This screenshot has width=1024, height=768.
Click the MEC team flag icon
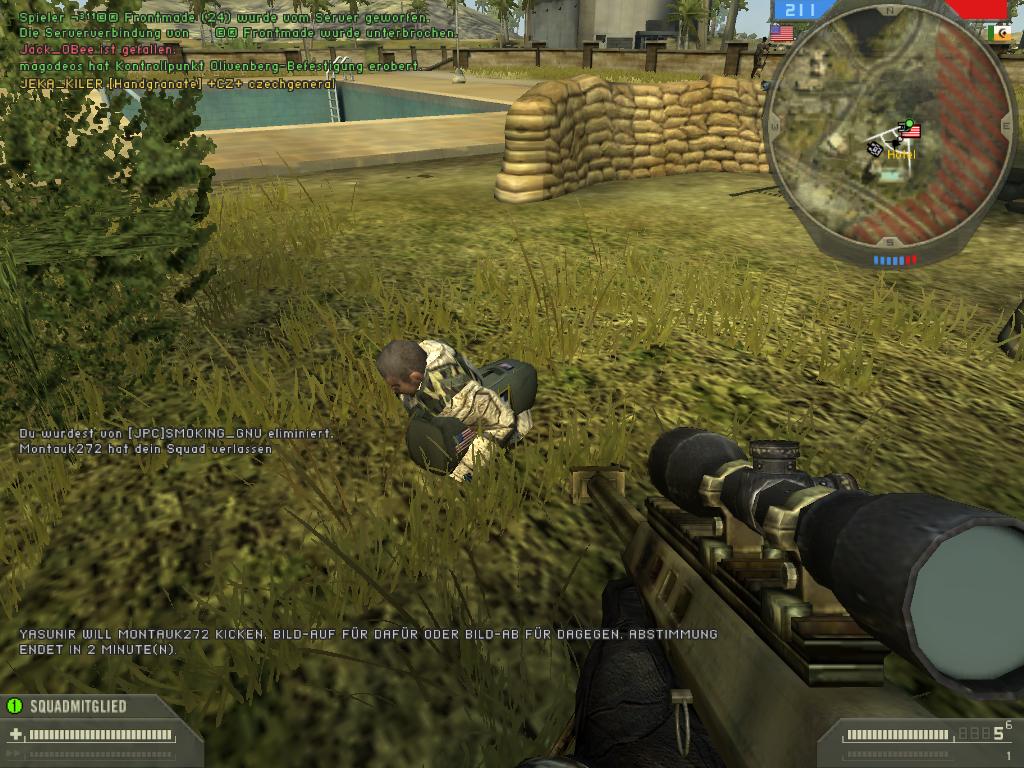[998, 32]
